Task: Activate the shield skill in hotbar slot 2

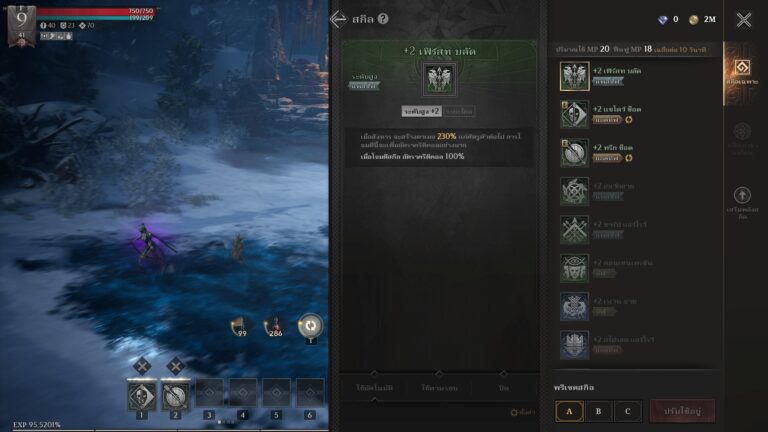Action: click(175, 395)
